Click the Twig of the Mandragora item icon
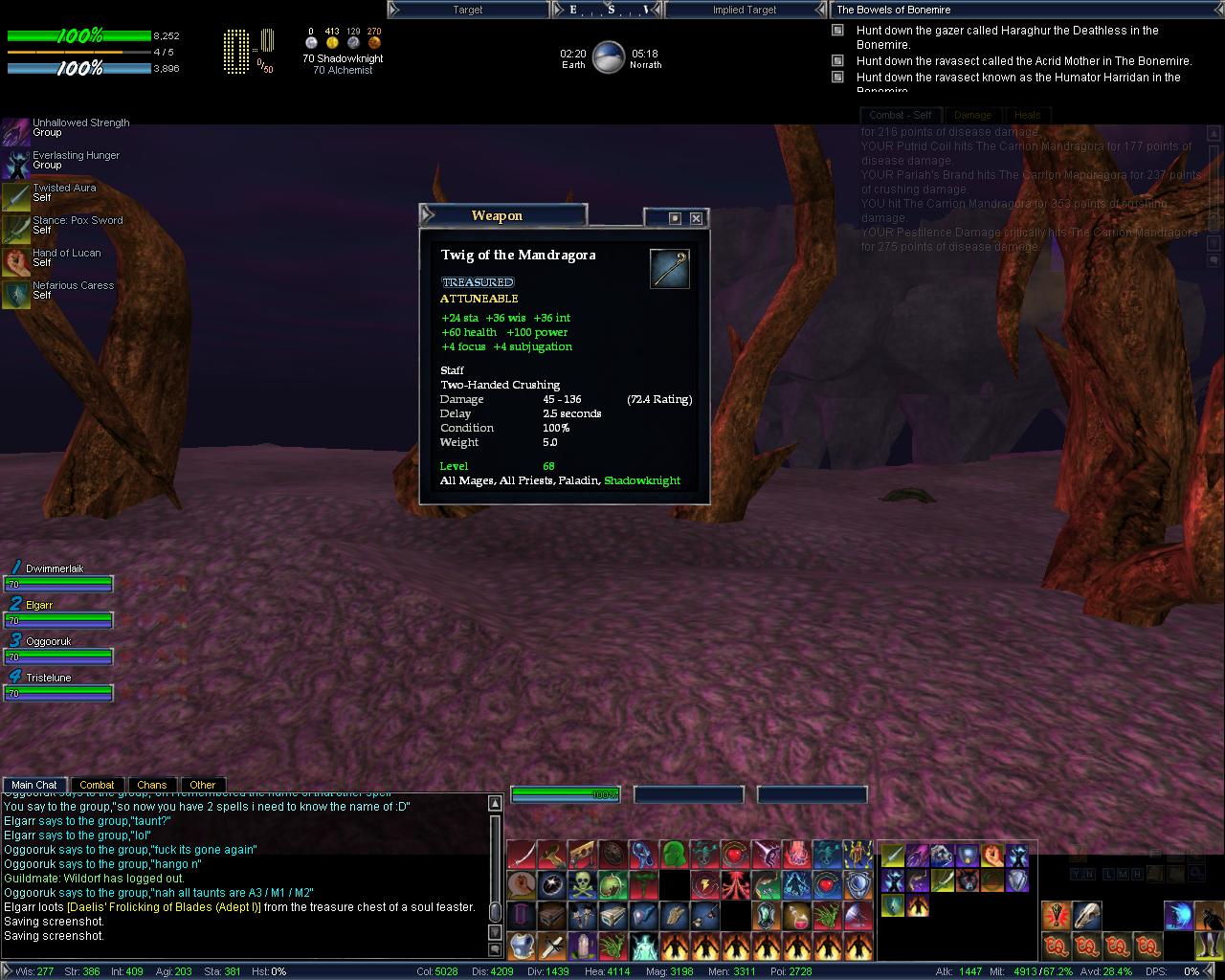 click(x=669, y=268)
